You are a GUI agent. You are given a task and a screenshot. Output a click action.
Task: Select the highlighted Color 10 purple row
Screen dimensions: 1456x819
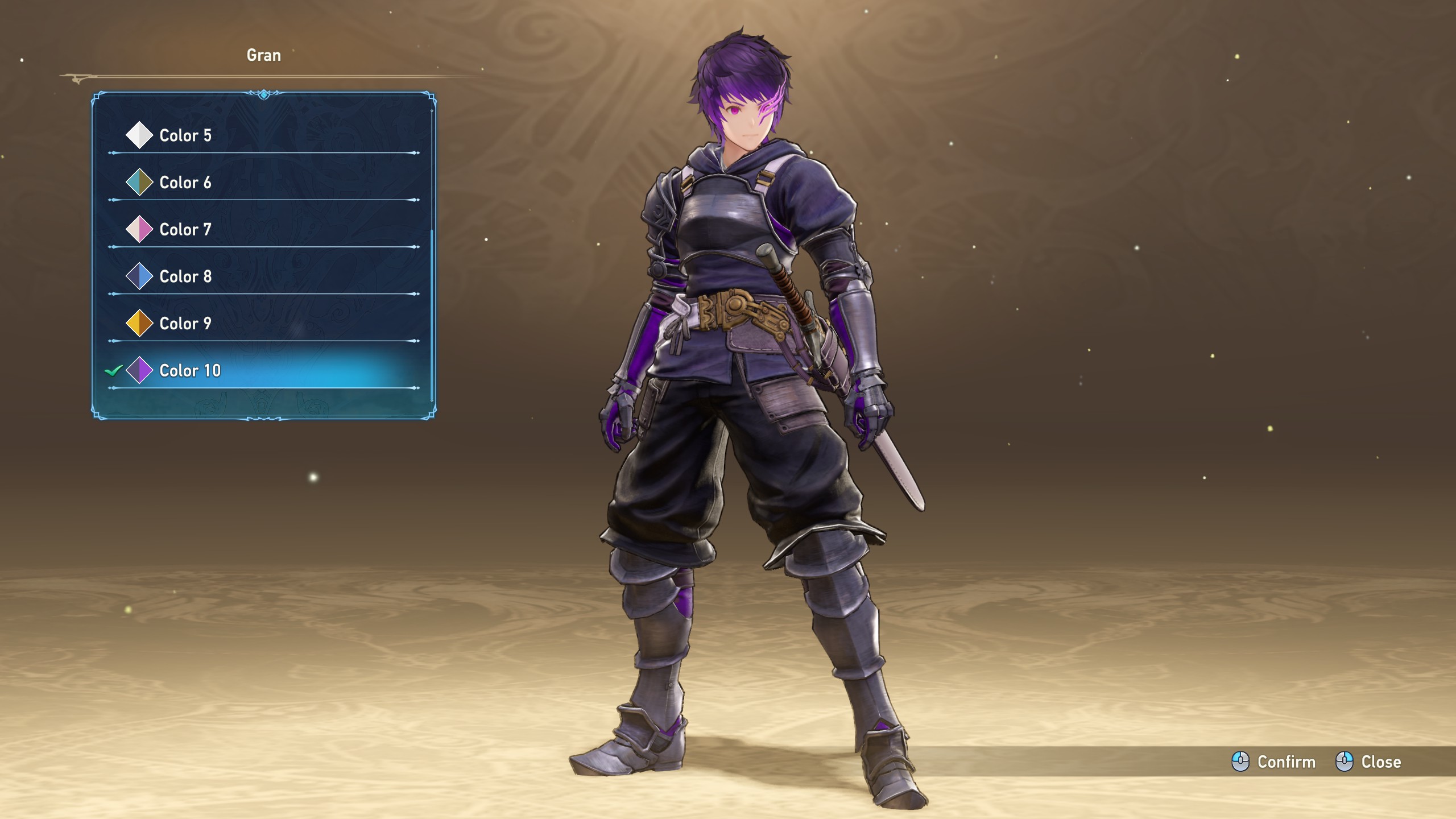189,371
